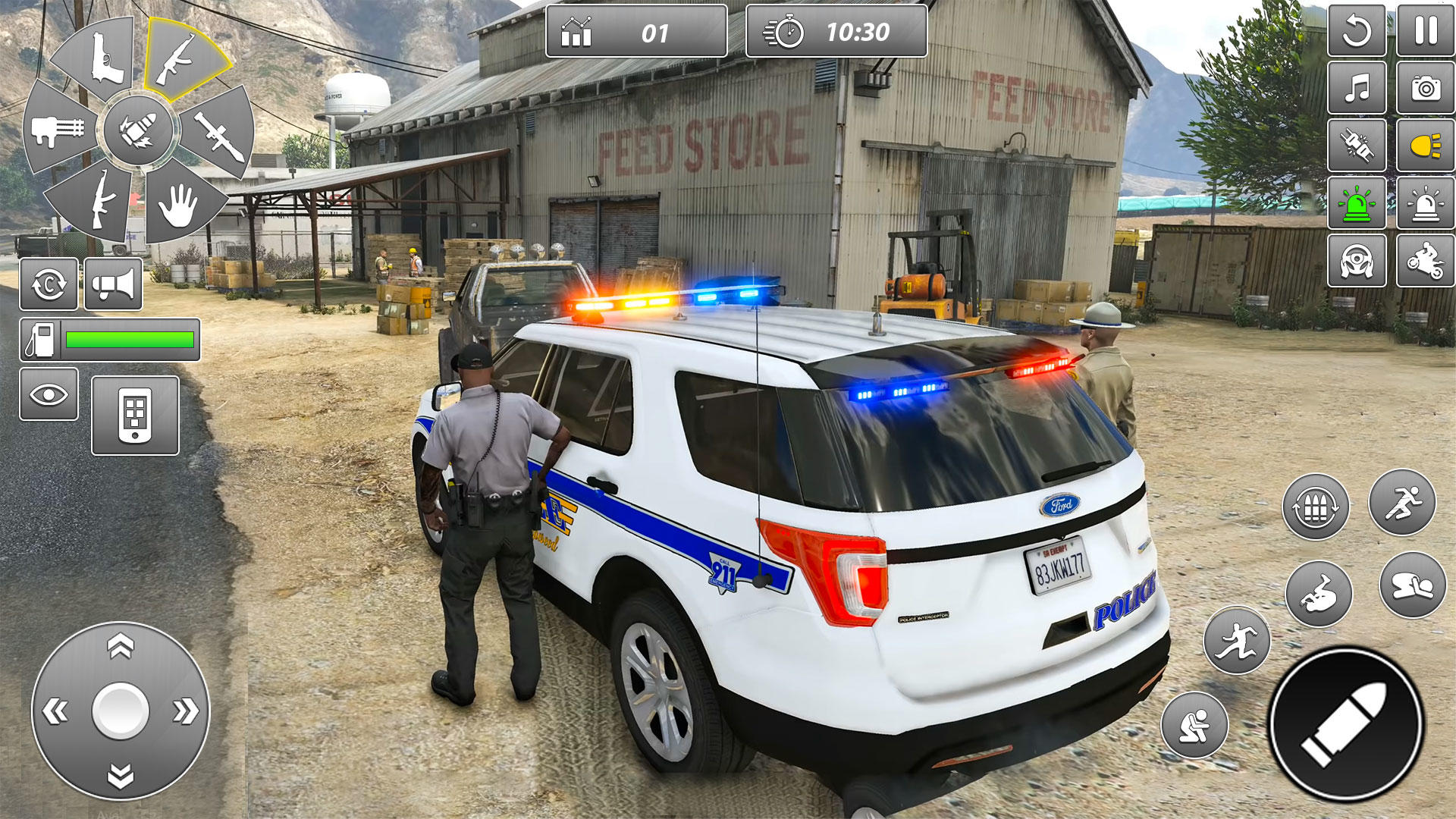The height and width of the screenshot is (819, 1456).
Task: Tap the prone lying-down button
Action: pos(1412,585)
